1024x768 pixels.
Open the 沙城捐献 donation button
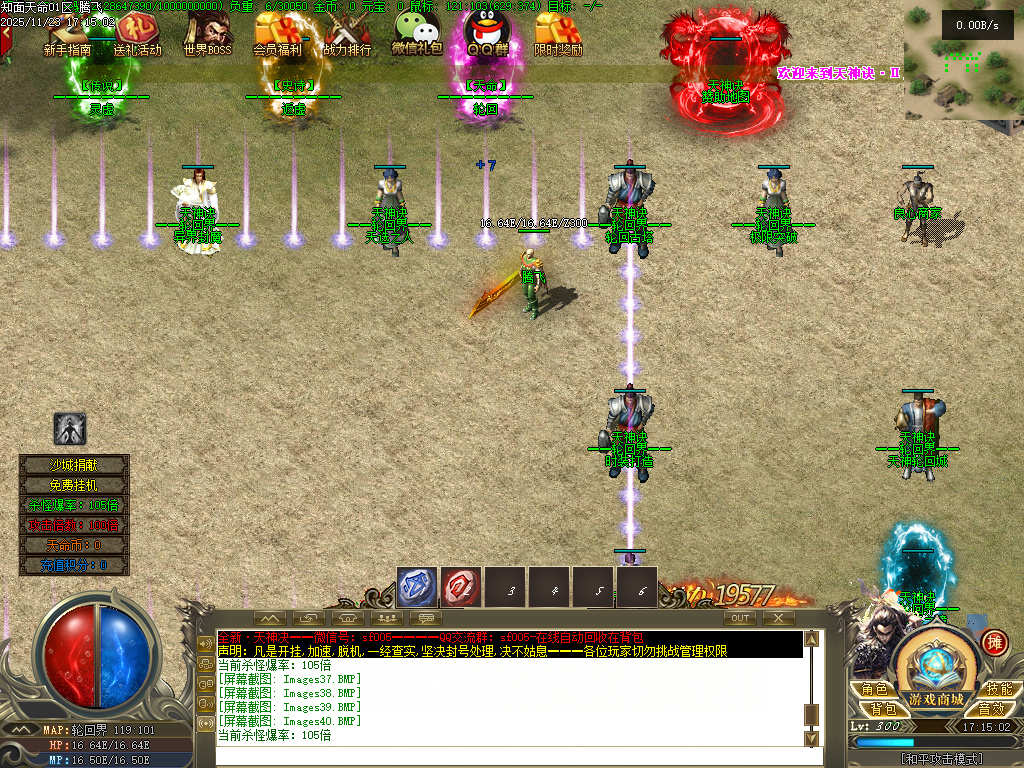click(75, 465)
